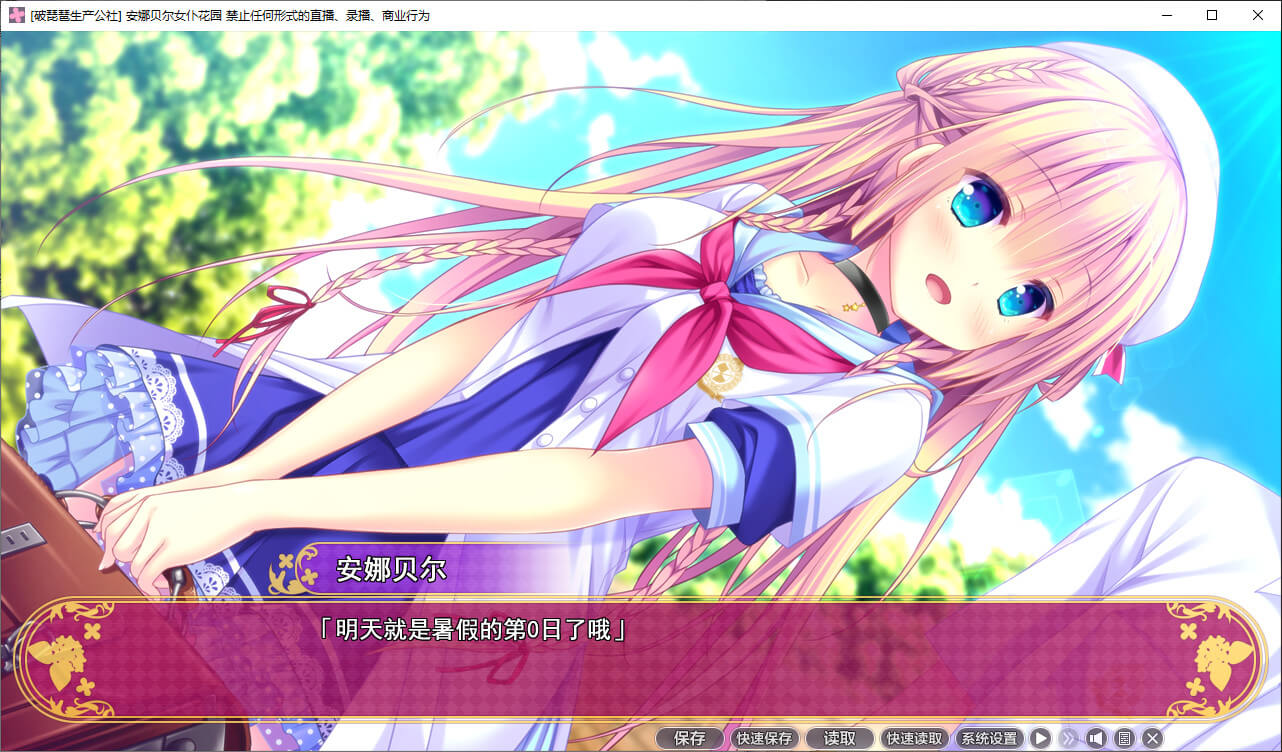
Task: Maximize the game window
Action: [x=1212, y=15]
